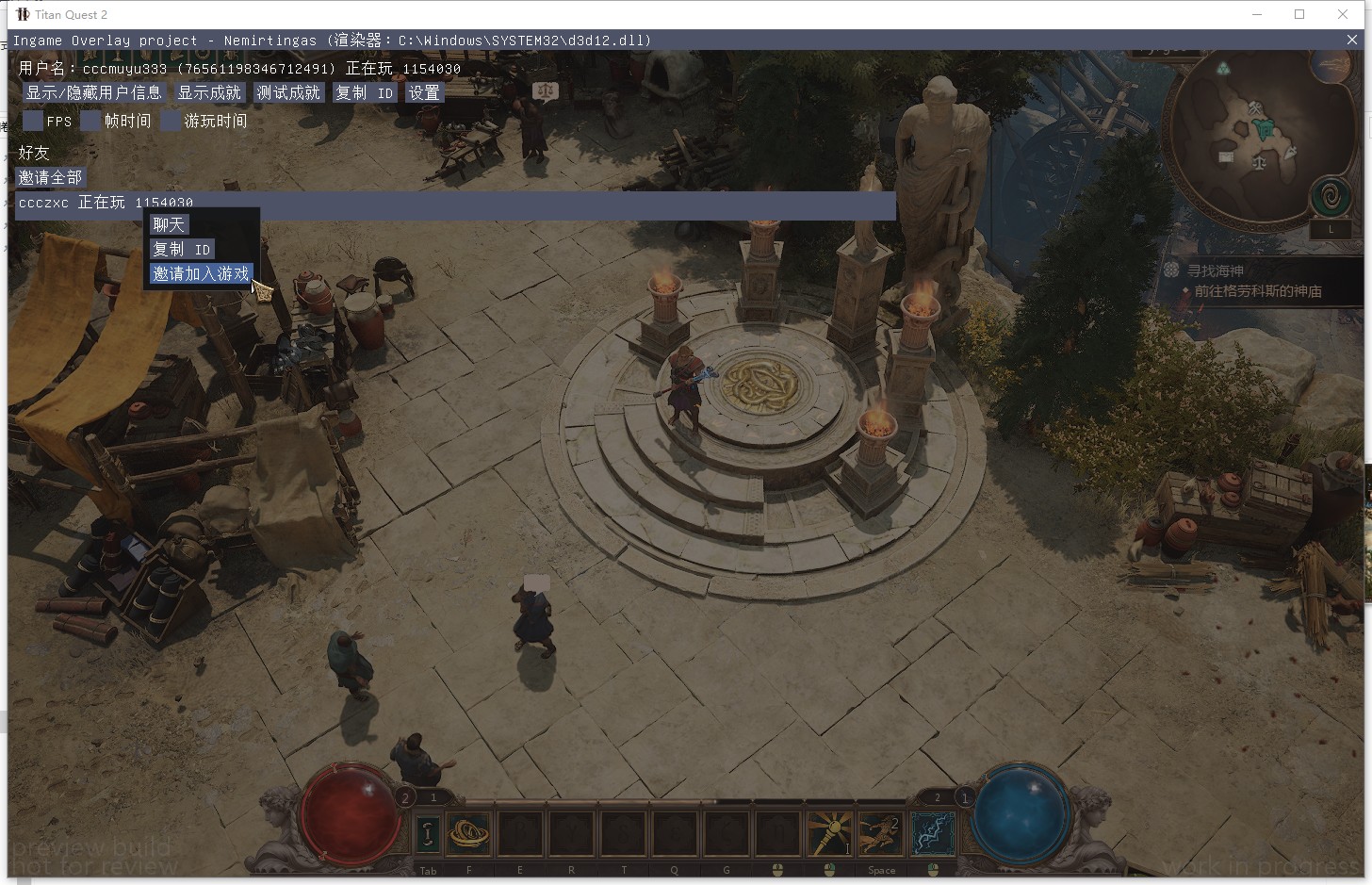Choose 邀请加入游戏 to invite friend

tap(202, 273)
